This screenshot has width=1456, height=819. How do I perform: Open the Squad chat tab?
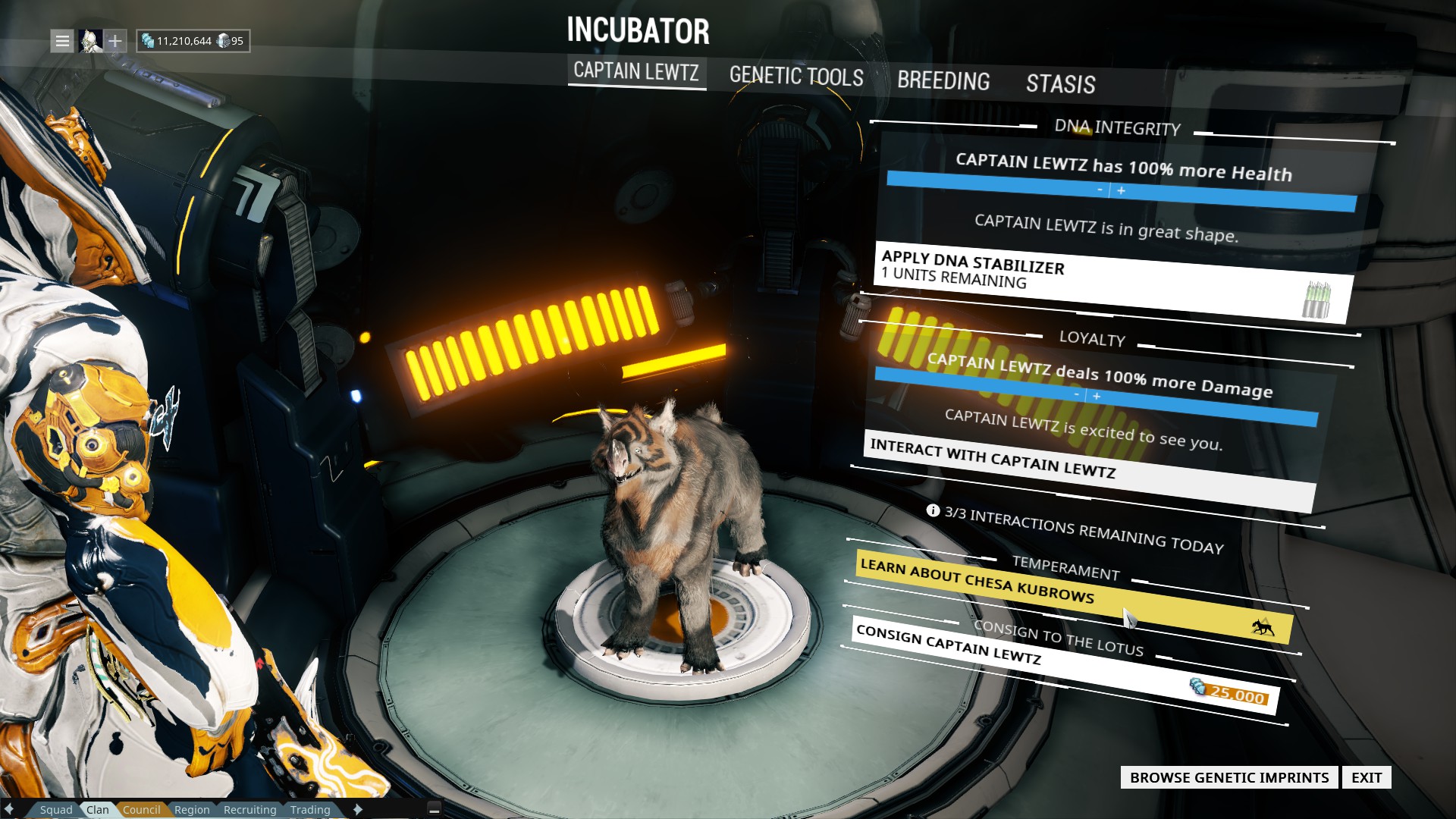pyautogui.click(x=56, y=810)
